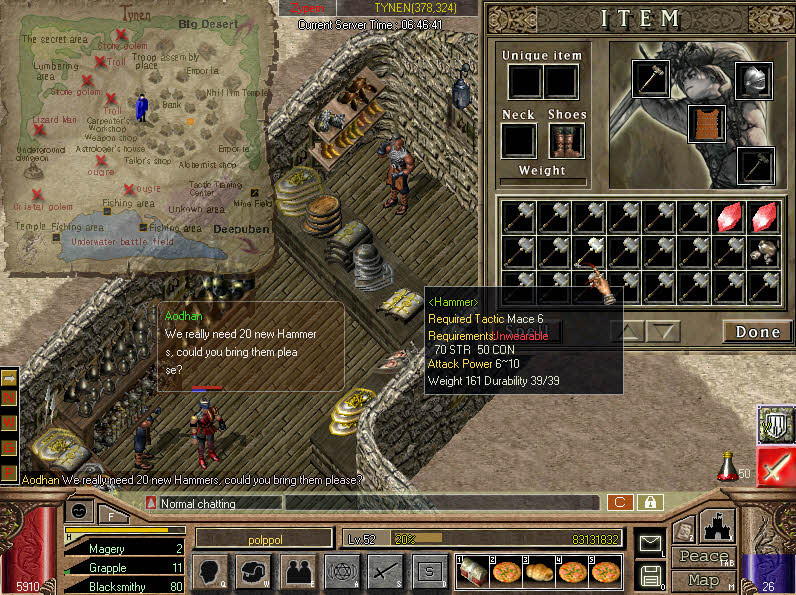796x595 pixels.
Task: Use the bread loaf in quick slot
Action: 540,571
